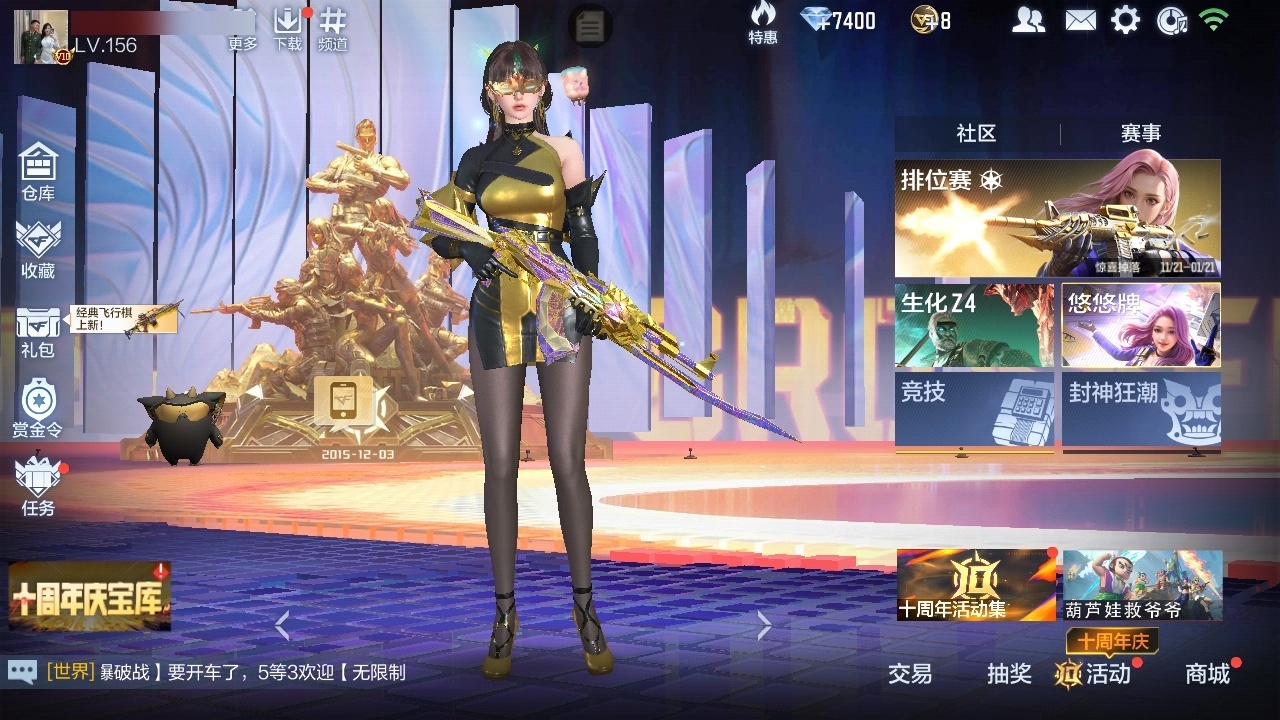Switch to the 赛事 tournaments tab
Viewport: 1280px width, 720px height.
(x=1140, y=134)
